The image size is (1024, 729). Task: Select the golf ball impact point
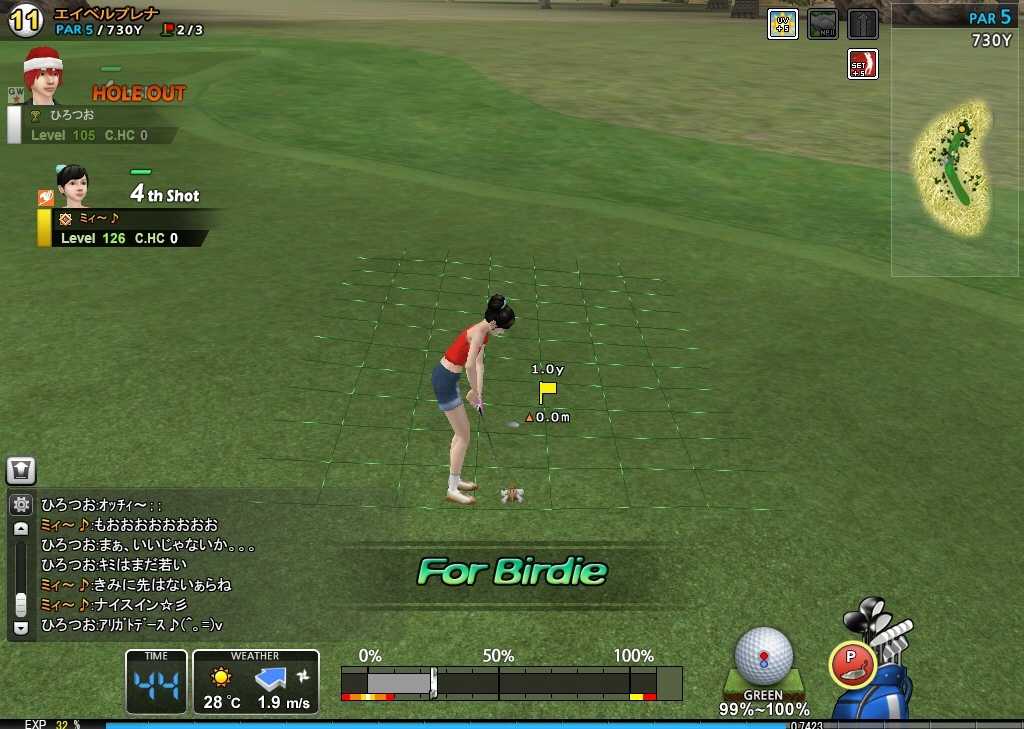pyautogui.click(x=764, y=655)
